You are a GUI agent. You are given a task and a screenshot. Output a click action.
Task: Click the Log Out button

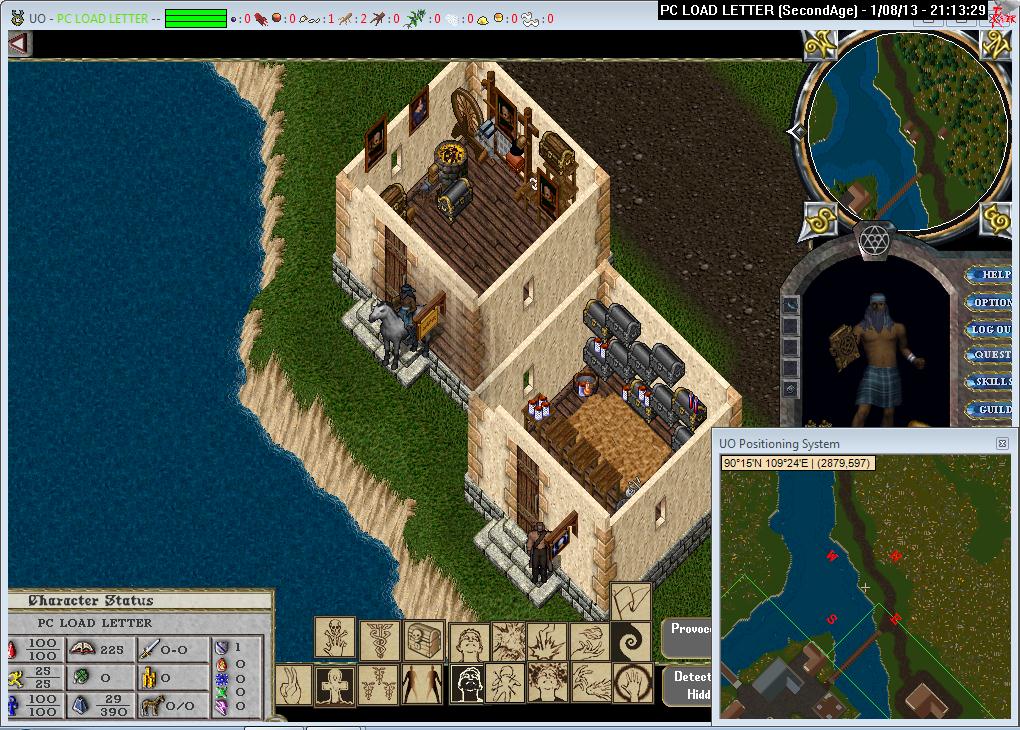point(990,329)
